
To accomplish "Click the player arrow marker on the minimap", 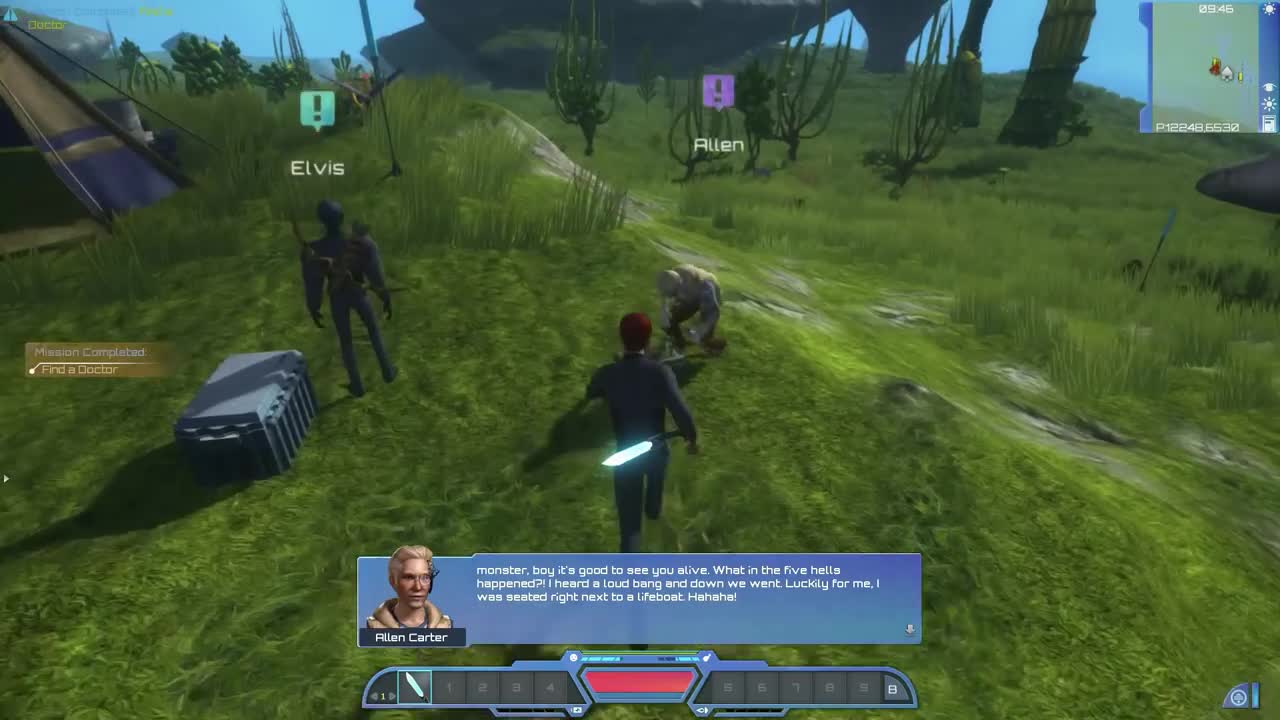I will click(x=1215, y=69).
